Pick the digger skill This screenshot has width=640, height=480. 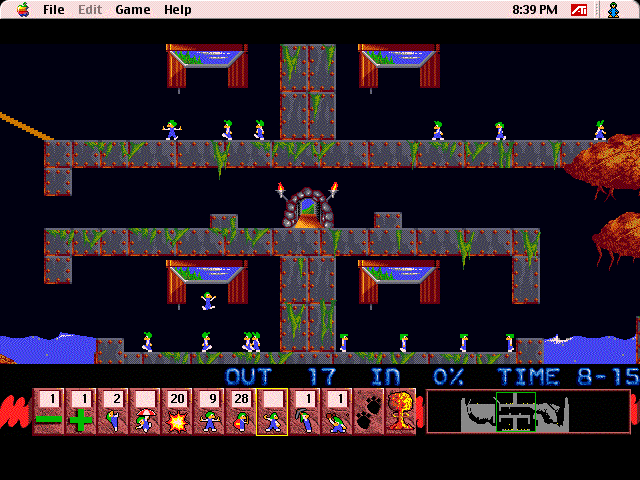click(x=336, y=412)
